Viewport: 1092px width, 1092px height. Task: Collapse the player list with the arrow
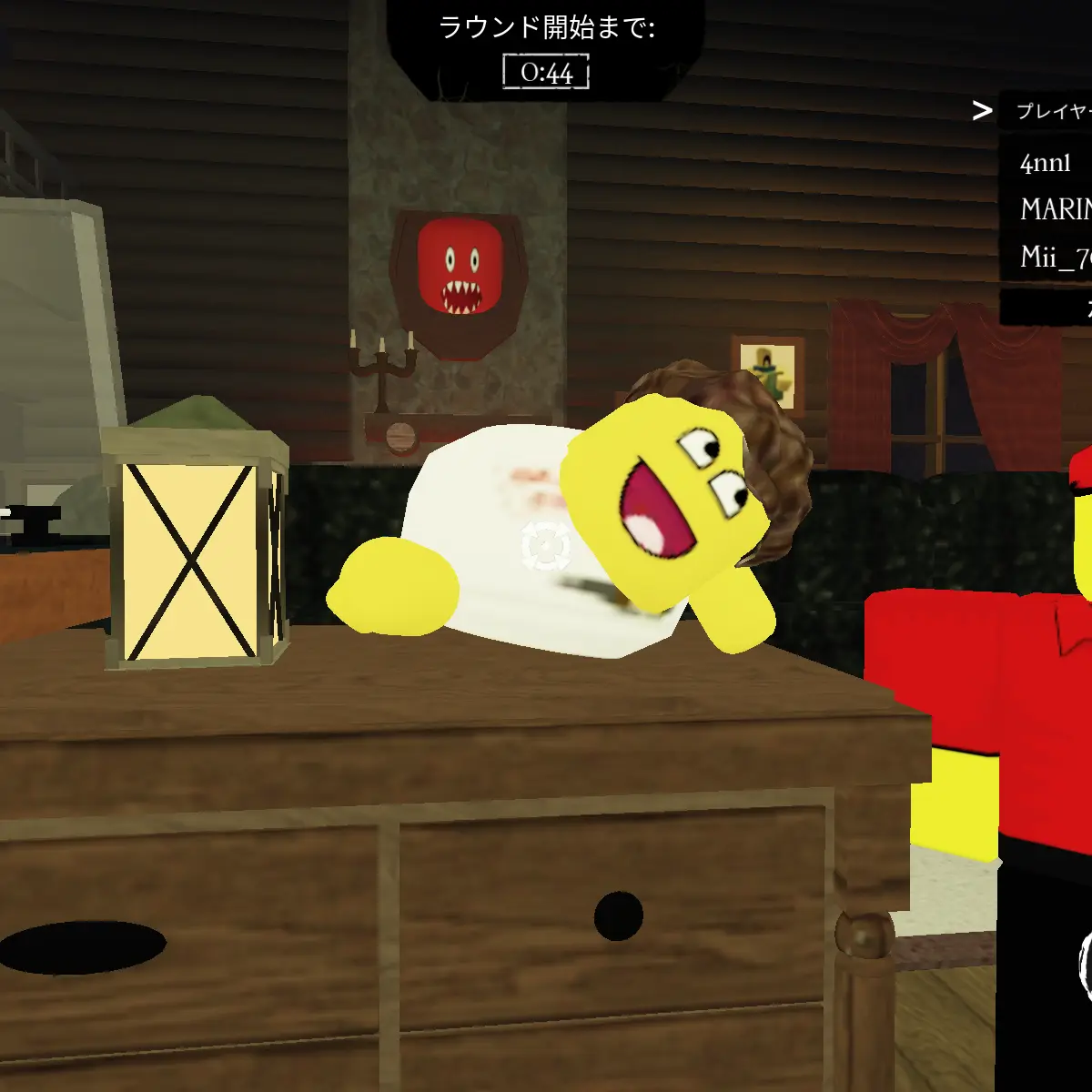tap(982, 111)
